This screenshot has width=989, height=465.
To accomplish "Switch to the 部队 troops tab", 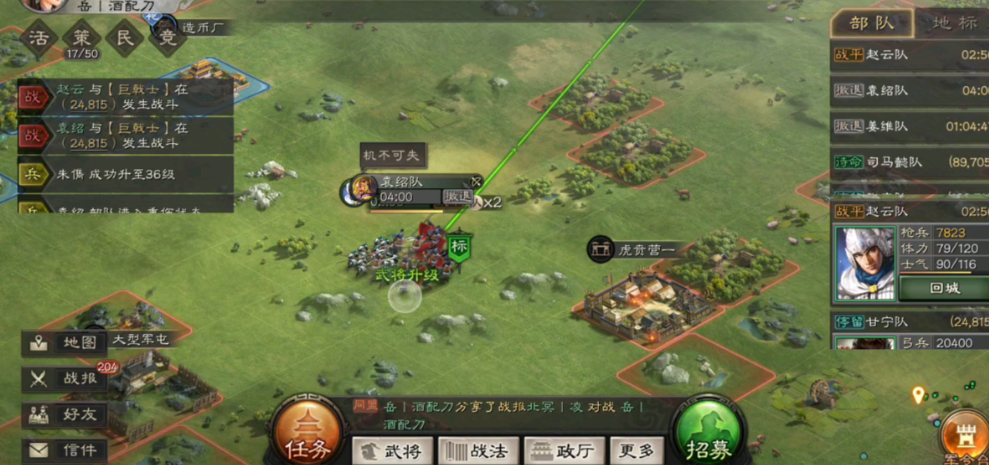I will pos(872,24).
